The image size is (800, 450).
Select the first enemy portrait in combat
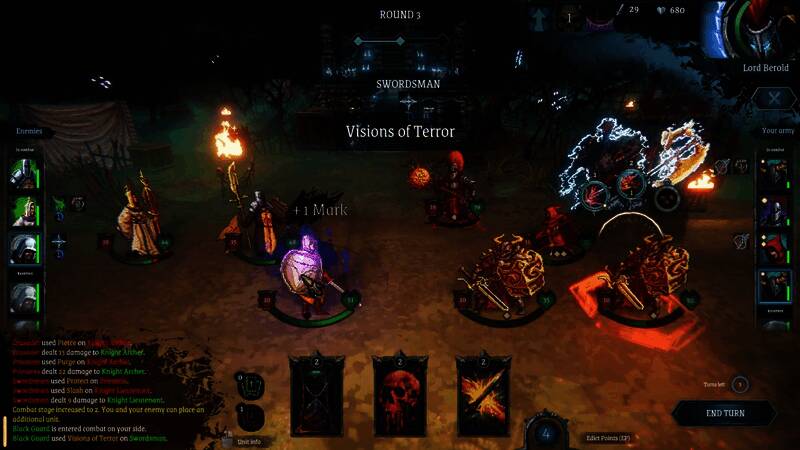coord(24,172)
